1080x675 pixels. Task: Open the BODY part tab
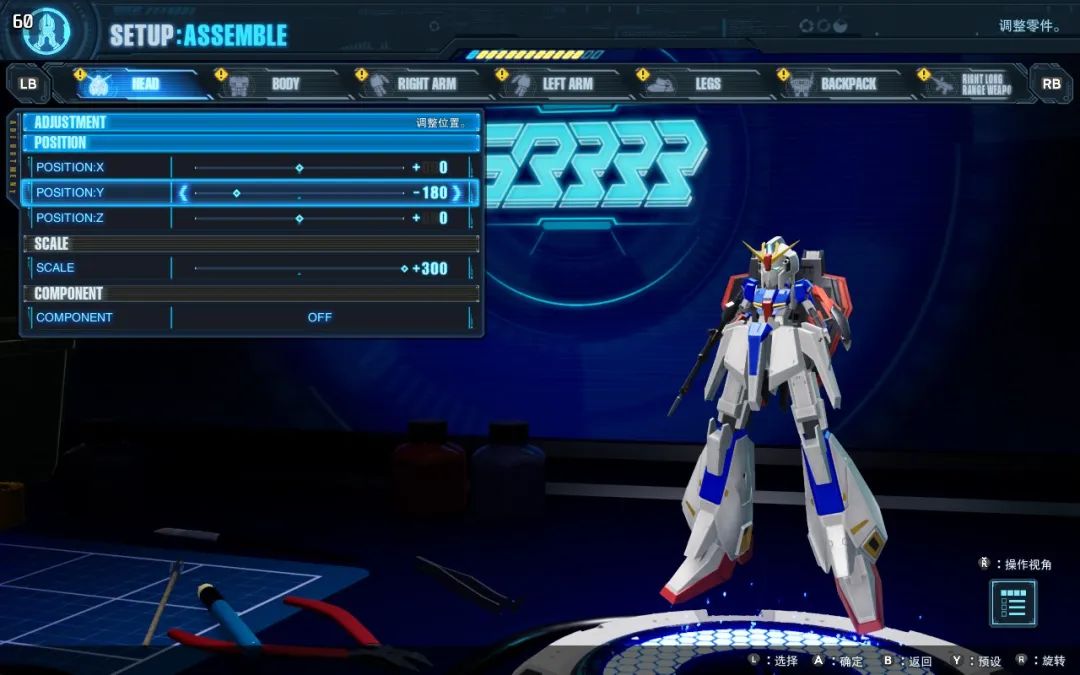coord(275,84)
